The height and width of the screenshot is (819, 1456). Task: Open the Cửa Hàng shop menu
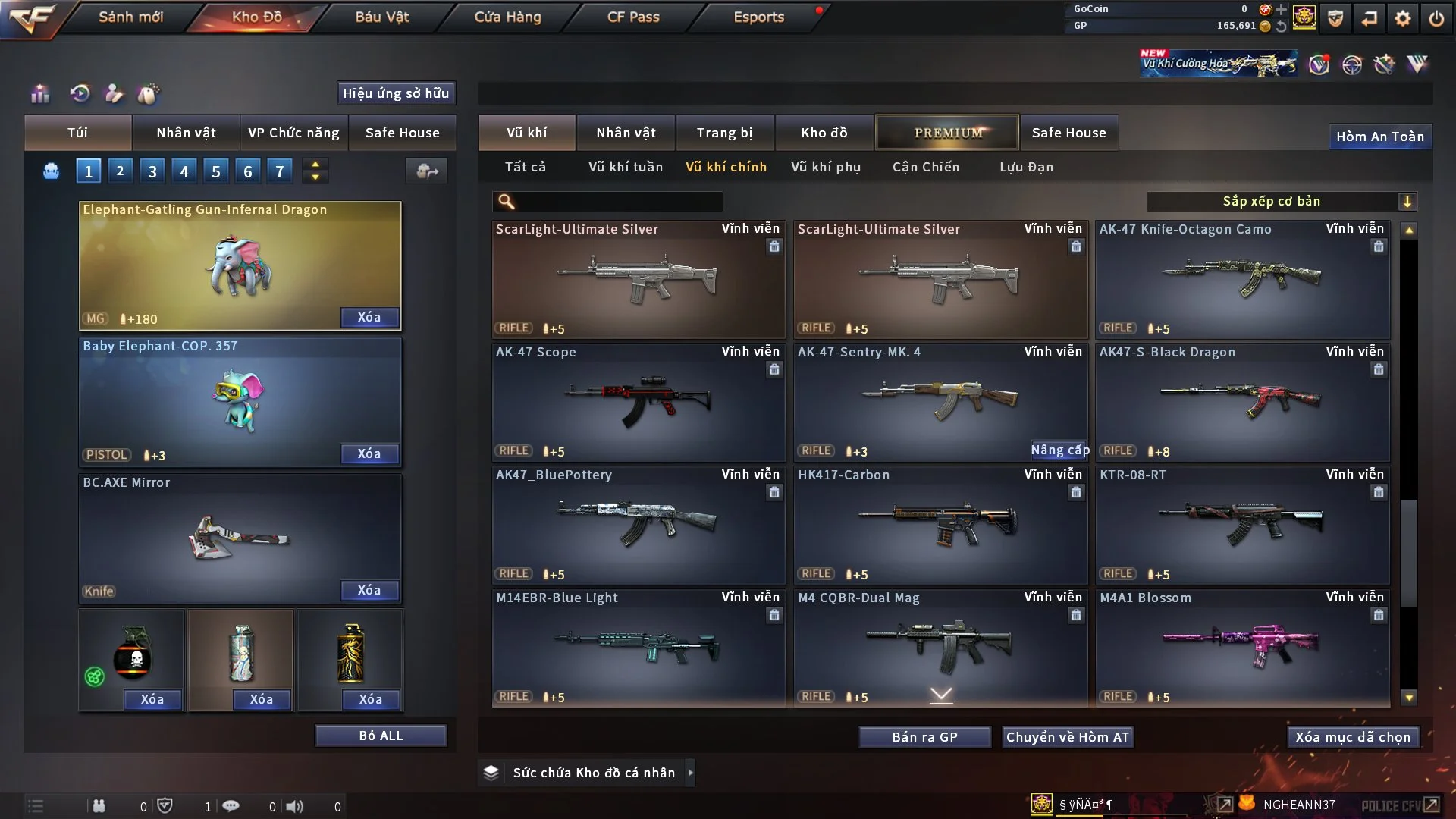[x=507, y=17]
